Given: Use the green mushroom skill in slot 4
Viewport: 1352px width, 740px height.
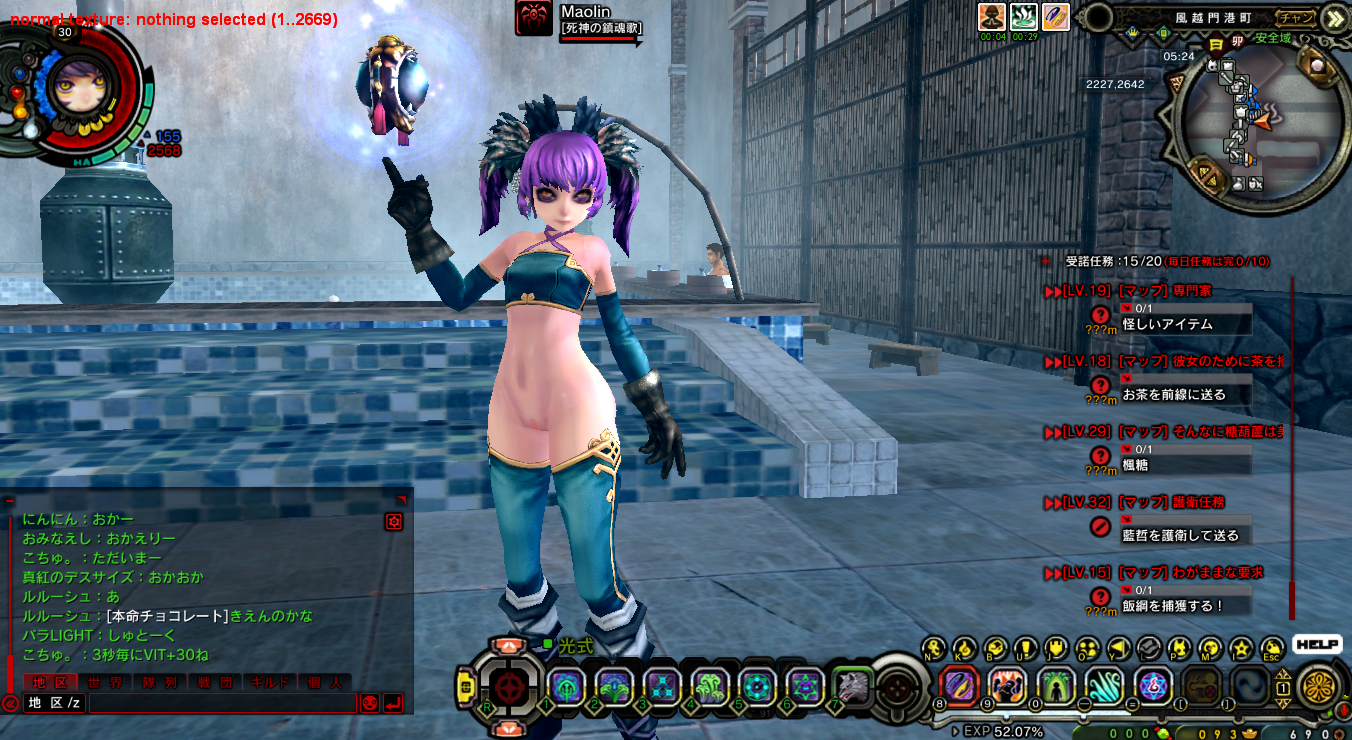Looking at the screenshot, I should point(709,687).
